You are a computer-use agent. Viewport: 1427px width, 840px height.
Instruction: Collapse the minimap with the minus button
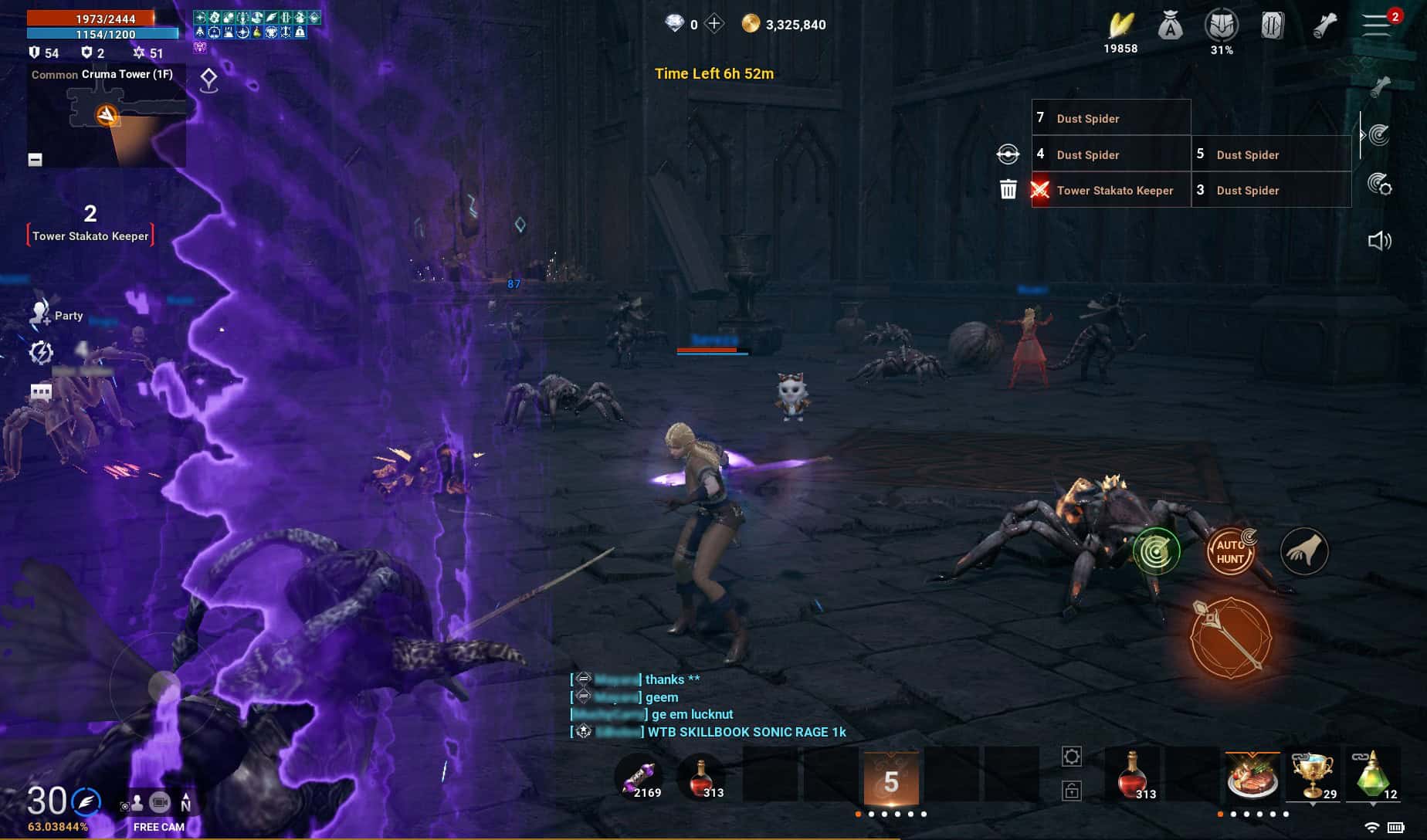click(35, 159)
